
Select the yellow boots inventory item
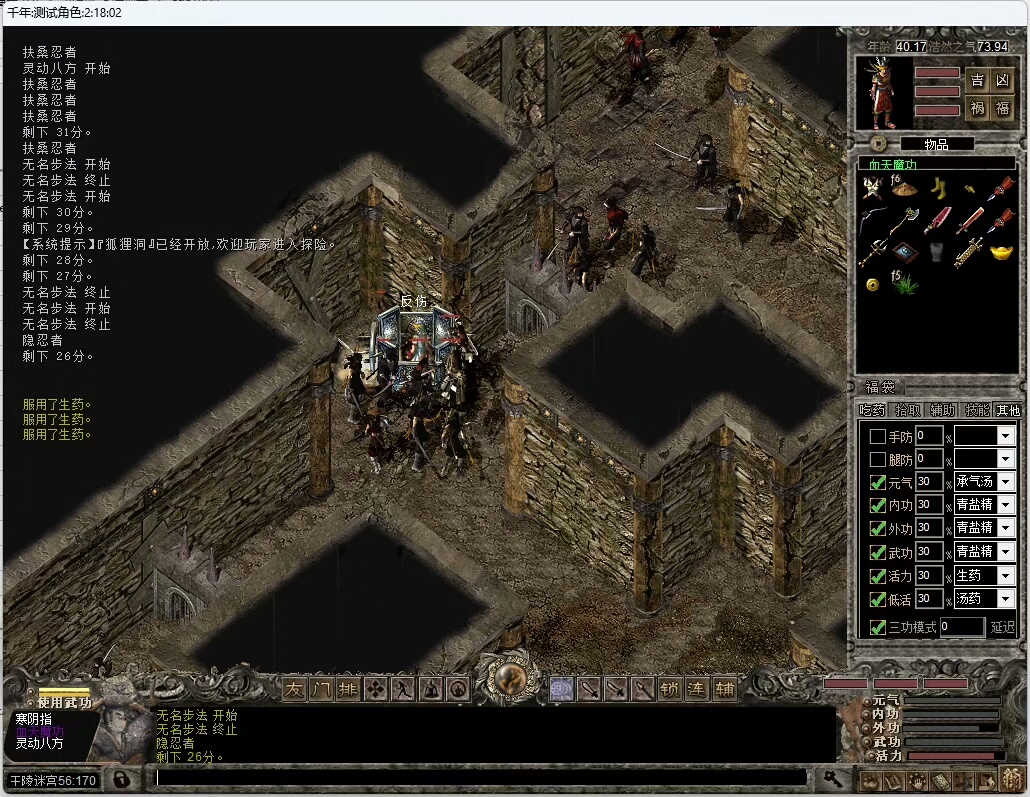(x=937, y=188)
